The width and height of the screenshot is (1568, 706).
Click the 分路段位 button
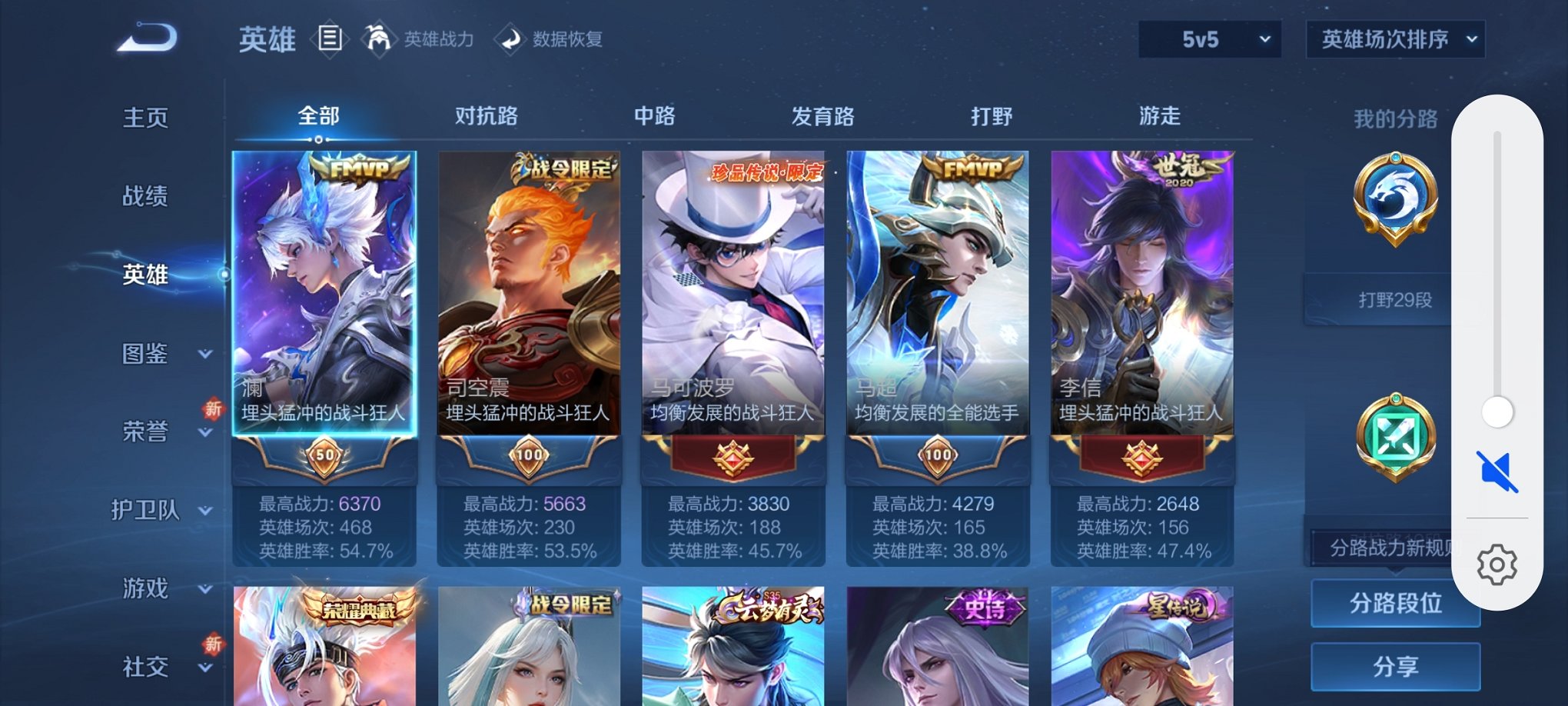[x=1395, y=604]
